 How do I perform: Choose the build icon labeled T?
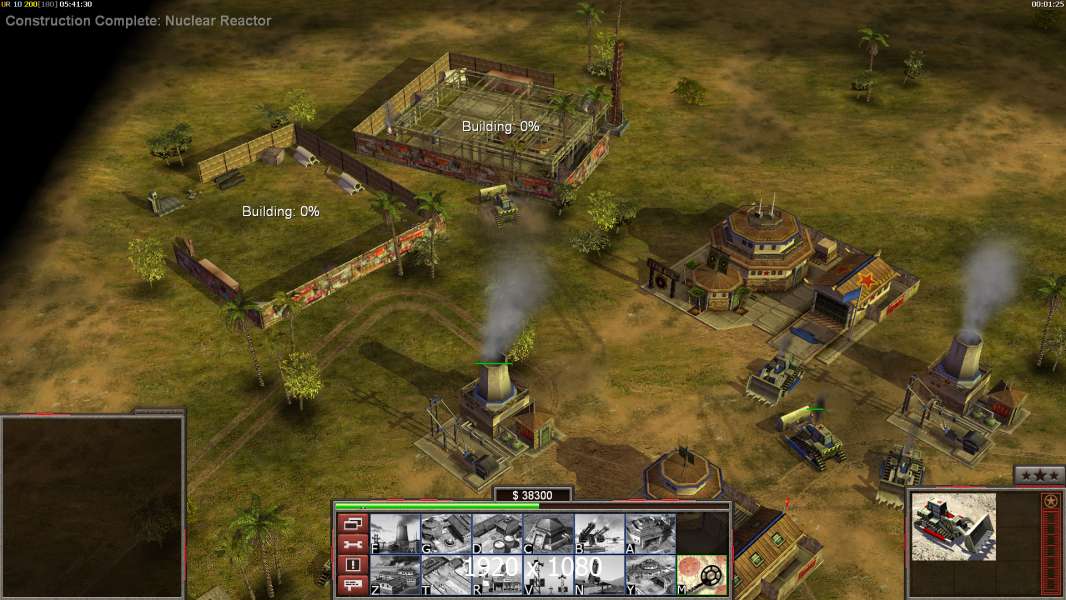point(446,574)
